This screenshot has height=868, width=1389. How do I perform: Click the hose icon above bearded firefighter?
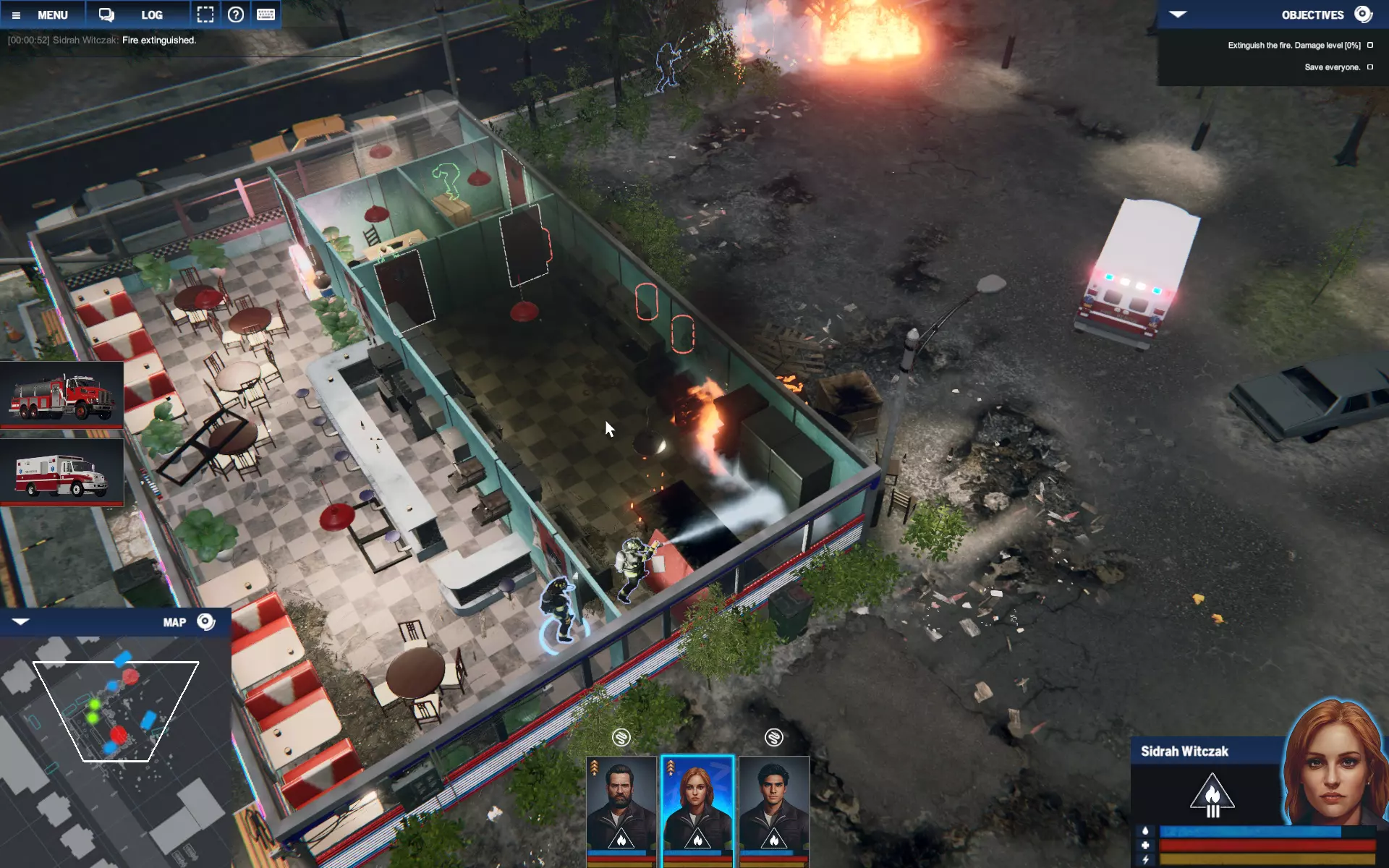coord(621,737)
